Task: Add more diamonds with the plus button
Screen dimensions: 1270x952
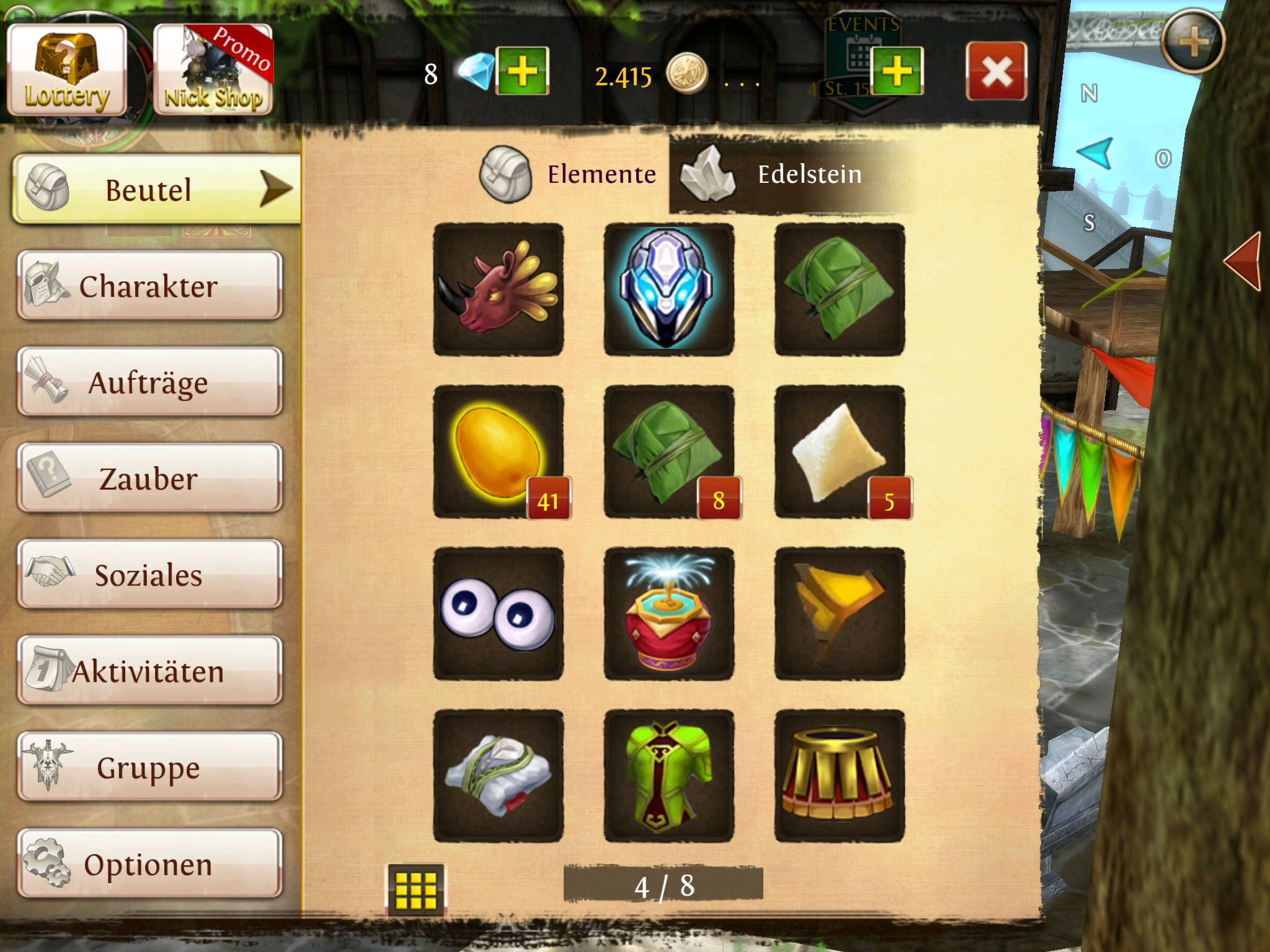Action: coord(522,71)
